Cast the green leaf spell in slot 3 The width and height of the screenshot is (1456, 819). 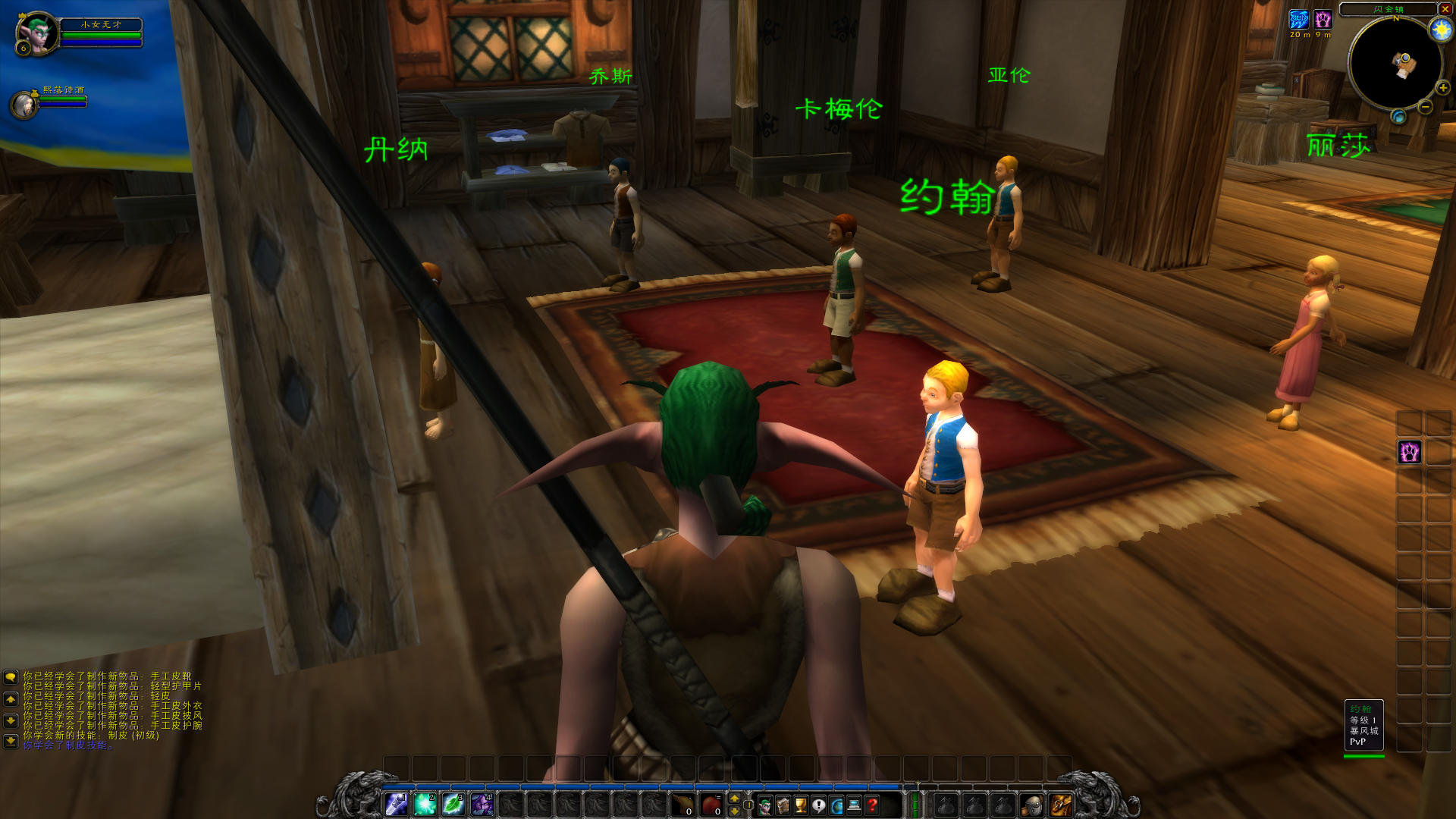point(453,805)
